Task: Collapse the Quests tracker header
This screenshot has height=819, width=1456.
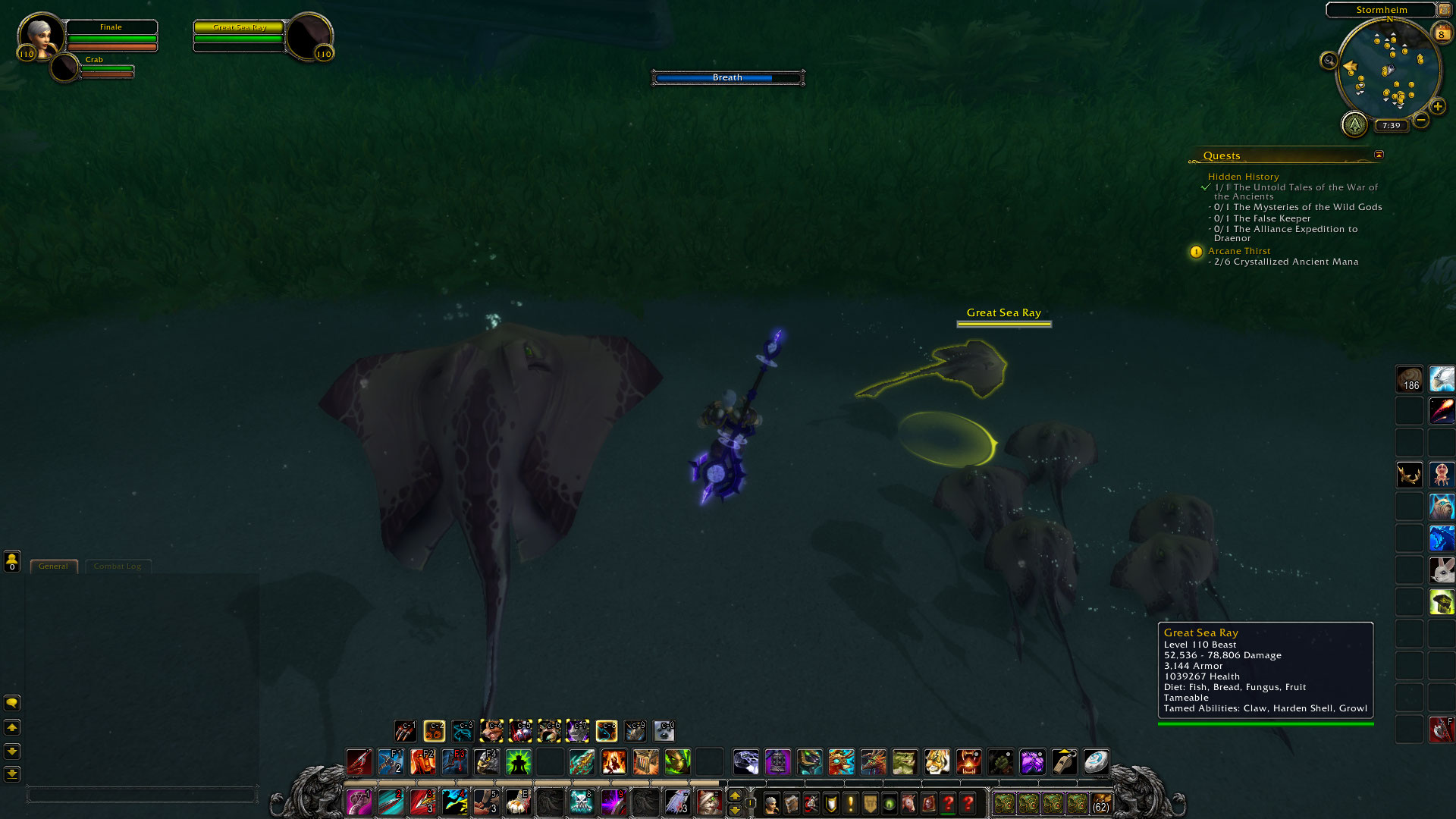Action: coord(1379,155)
